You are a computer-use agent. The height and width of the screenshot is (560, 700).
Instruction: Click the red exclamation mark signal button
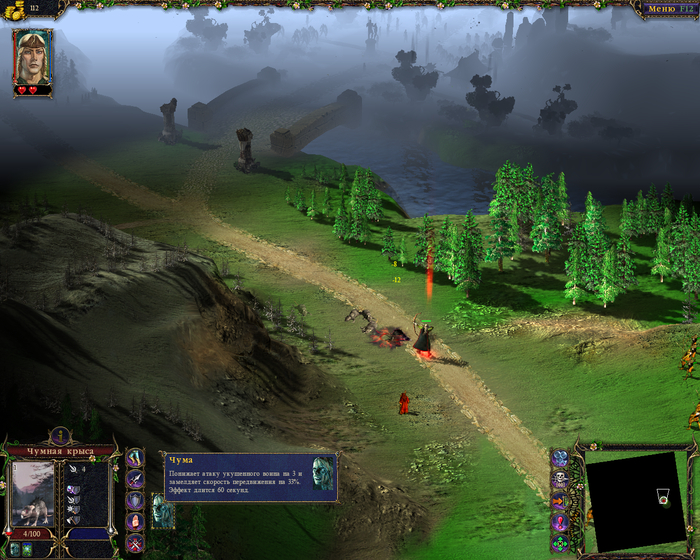pos(560,522)
